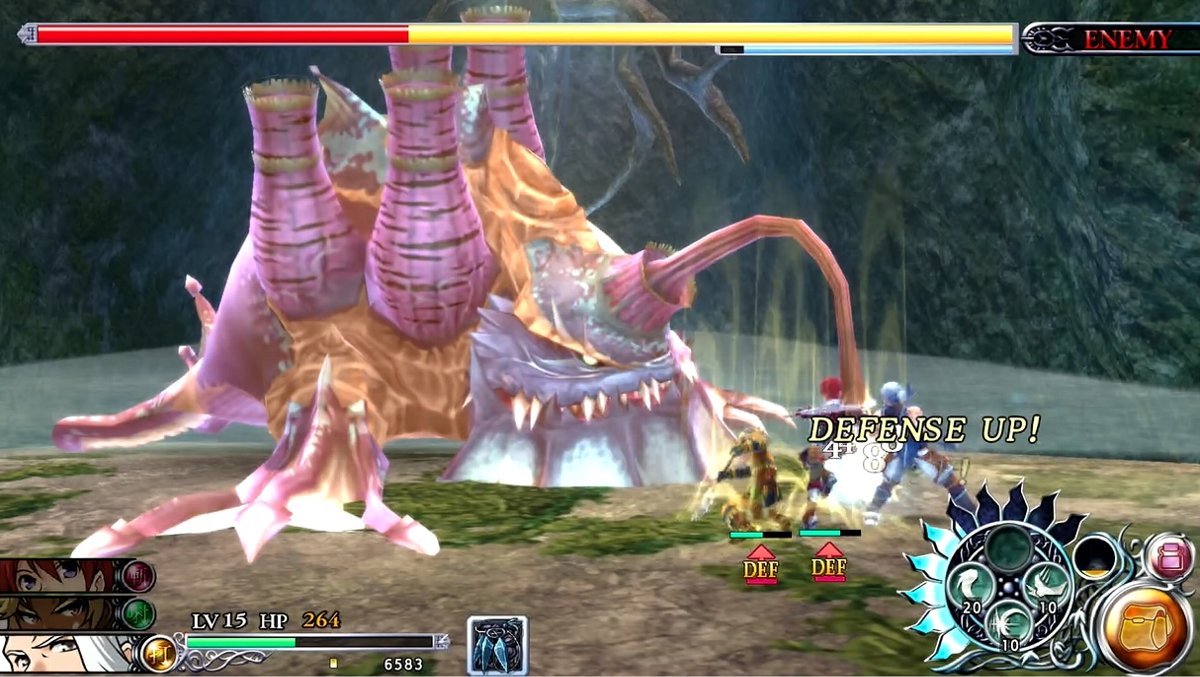Switch to the red-haired character portrait
Viewport: 1200px width, 677px height.
pyautogui.click(x=60, y=575)
